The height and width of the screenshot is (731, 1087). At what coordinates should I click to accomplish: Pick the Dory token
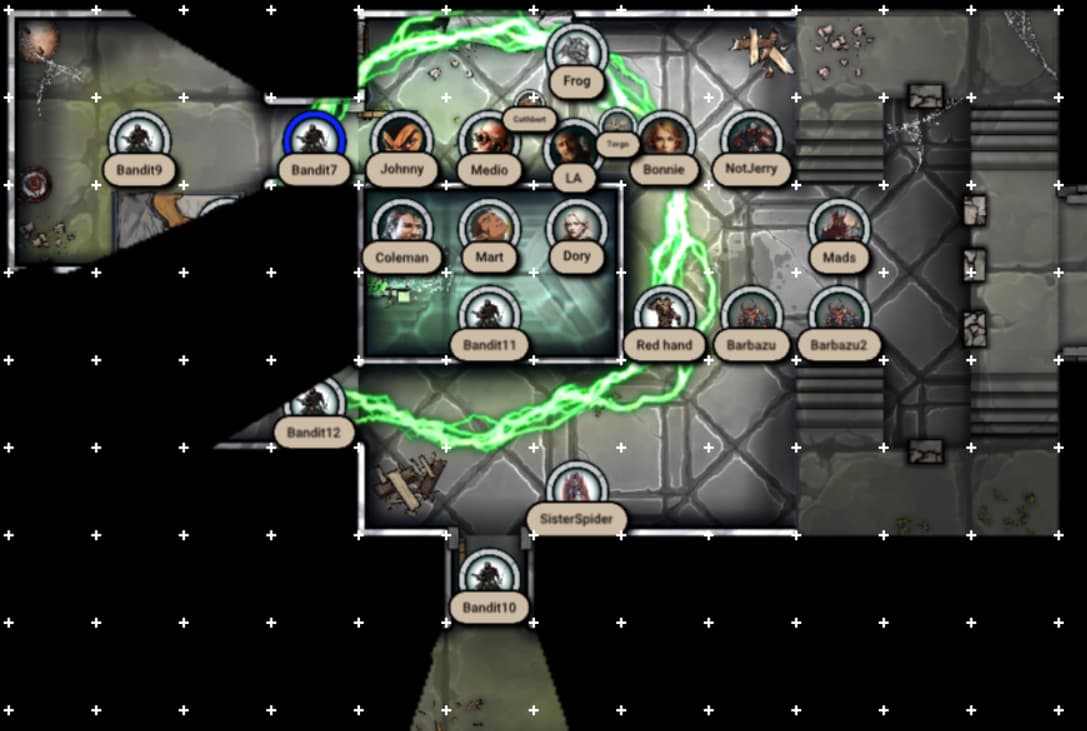(577, 227)
